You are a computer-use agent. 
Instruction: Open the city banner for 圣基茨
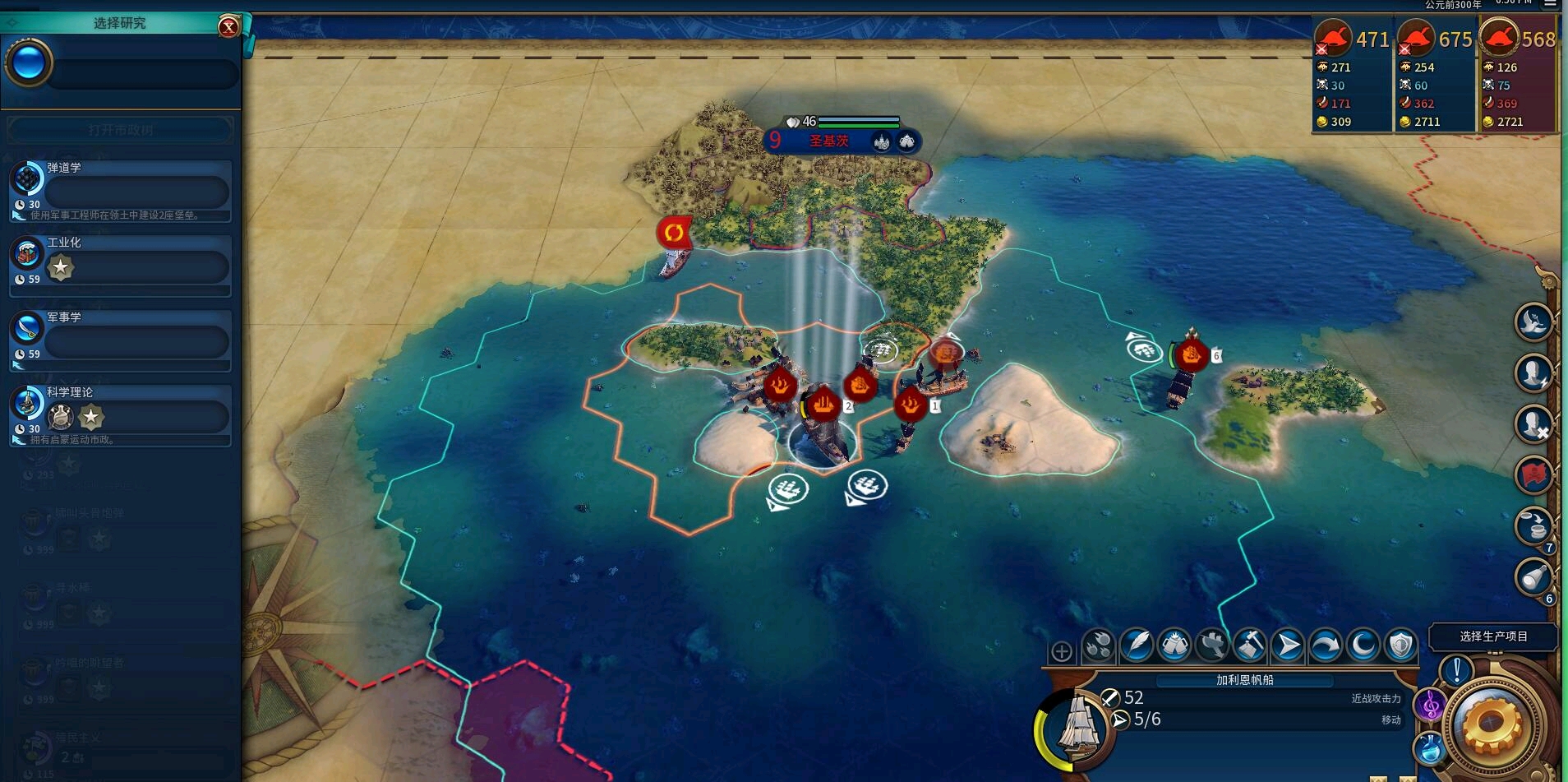coord(828,141)
